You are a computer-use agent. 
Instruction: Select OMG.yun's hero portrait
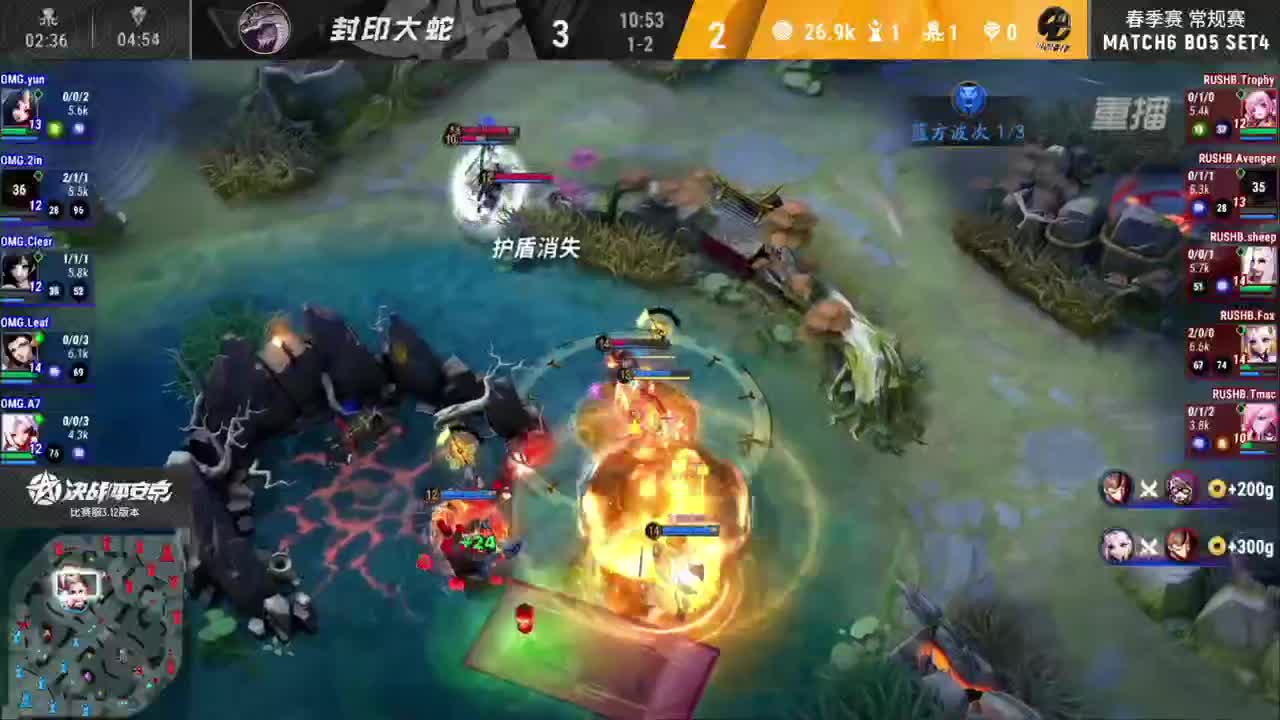point(20,108)
